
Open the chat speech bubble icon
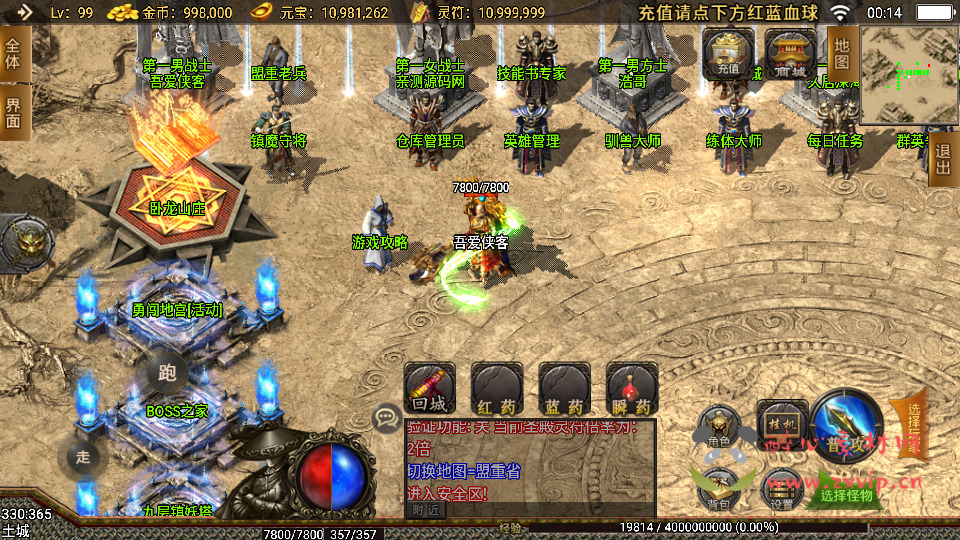click(385, 418)
